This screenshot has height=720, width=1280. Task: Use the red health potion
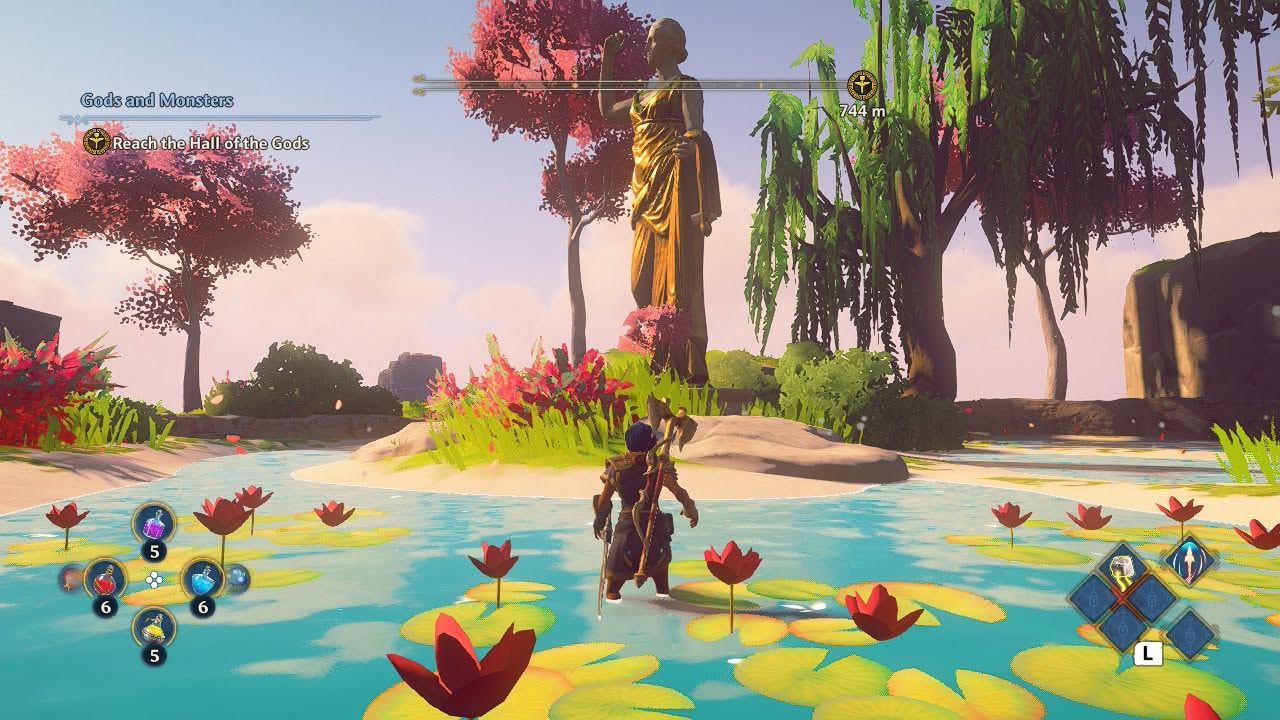[104, 578]
